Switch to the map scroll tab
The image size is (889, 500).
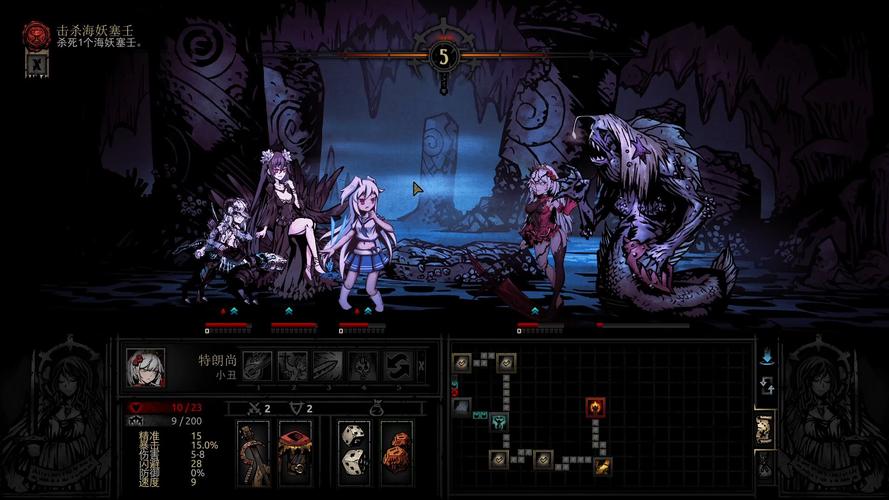[x=764, y=428]
